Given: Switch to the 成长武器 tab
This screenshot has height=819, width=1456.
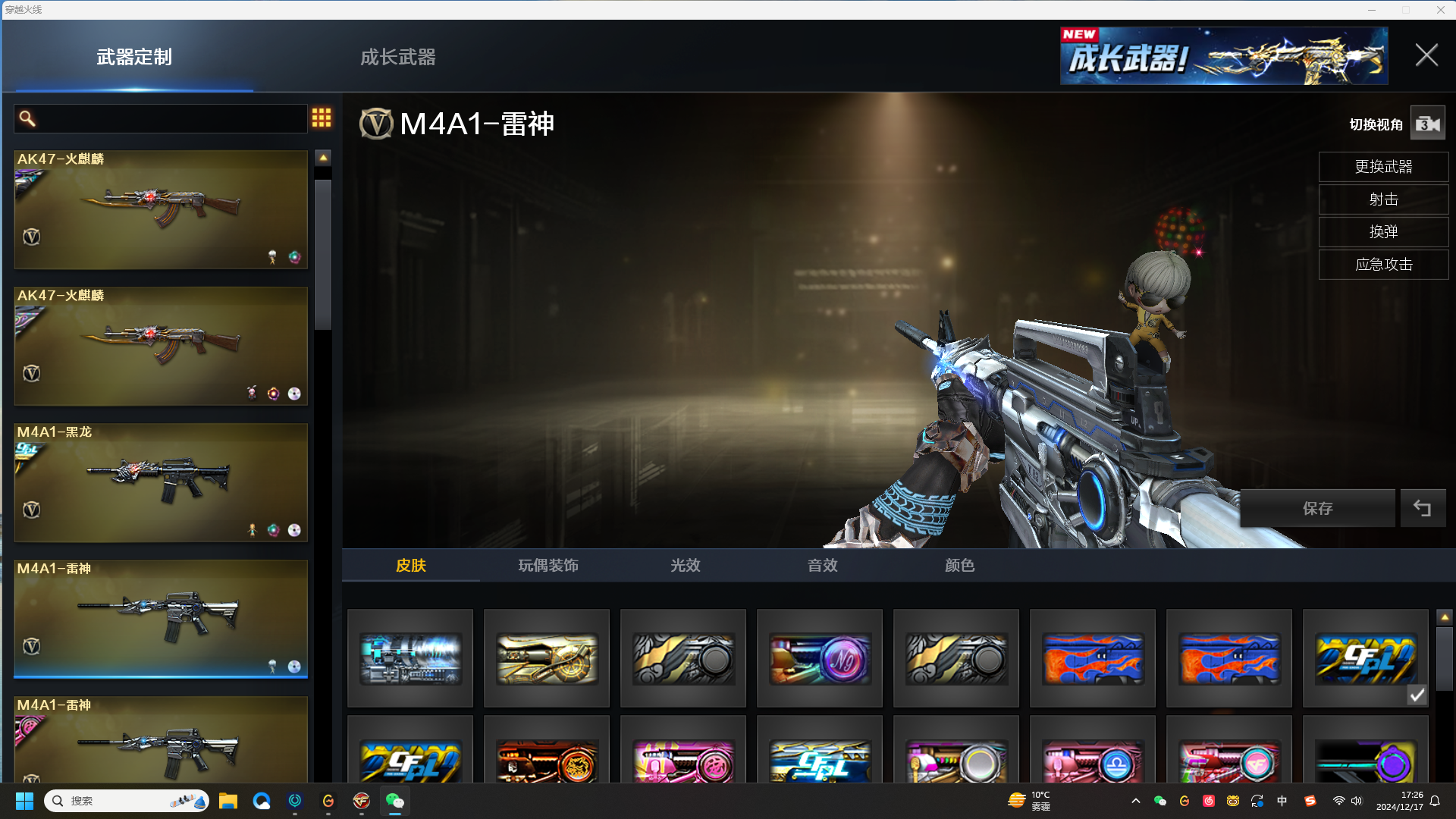Looking at the screenshot, I should 397,57.
